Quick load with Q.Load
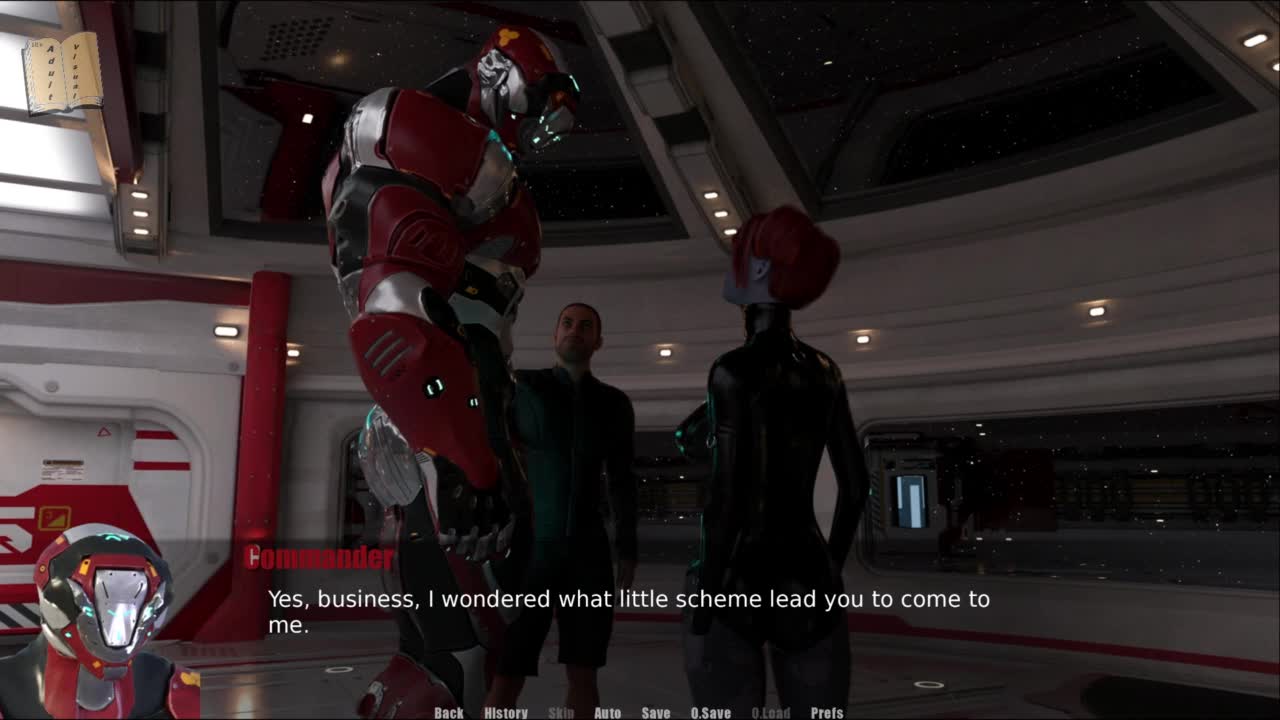This screenshot has width=1280, height=720. 771,713
